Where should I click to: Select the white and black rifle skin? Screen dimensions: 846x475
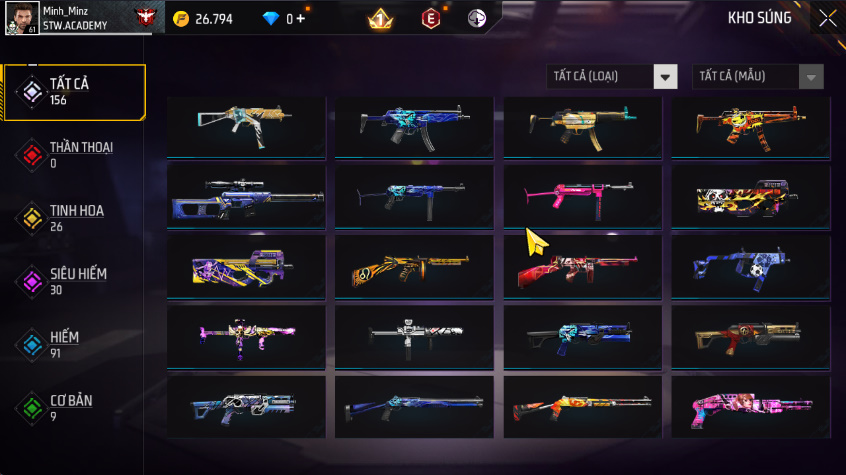414,336
